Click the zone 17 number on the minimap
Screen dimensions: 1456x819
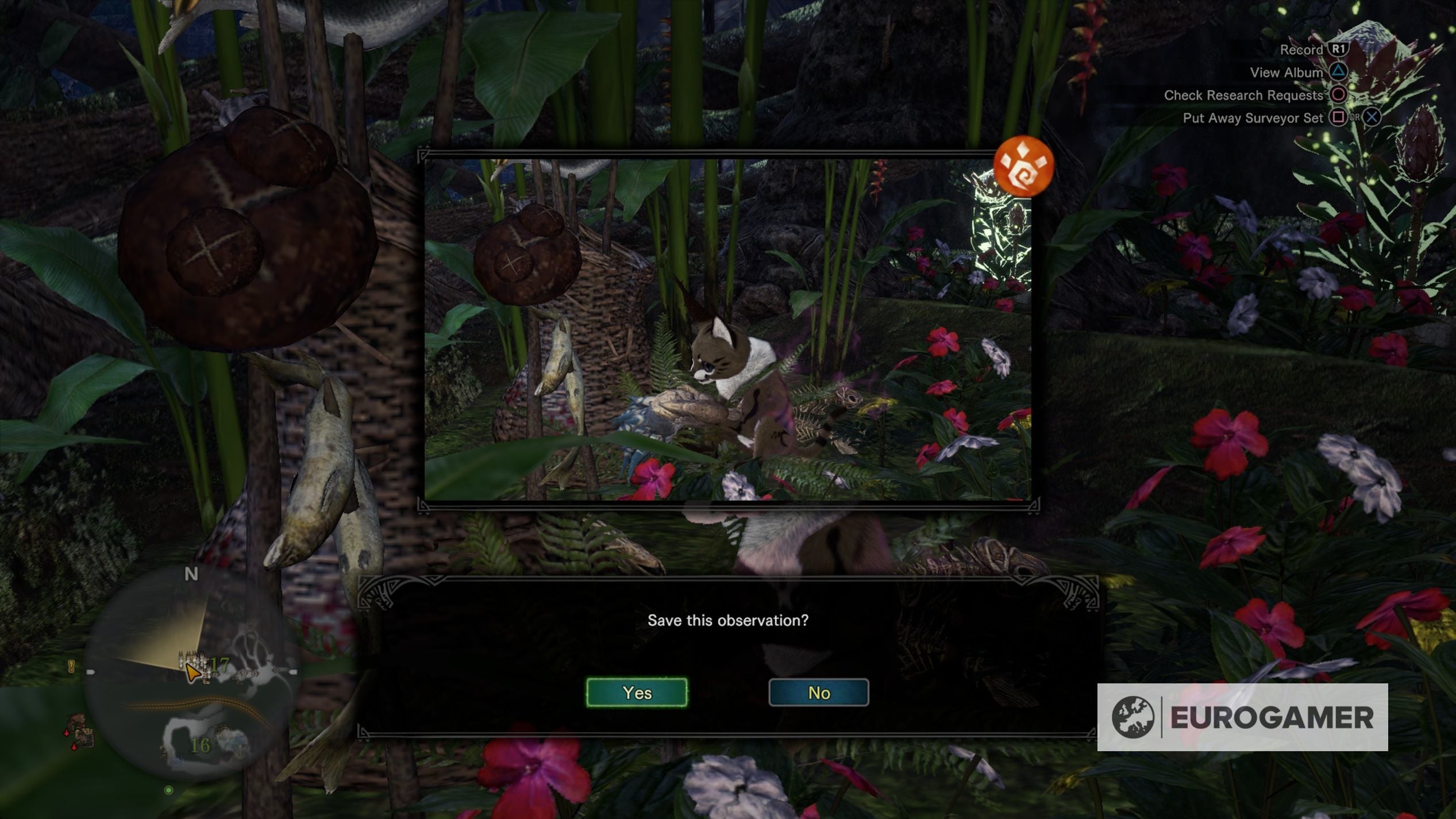coord(220,664)
